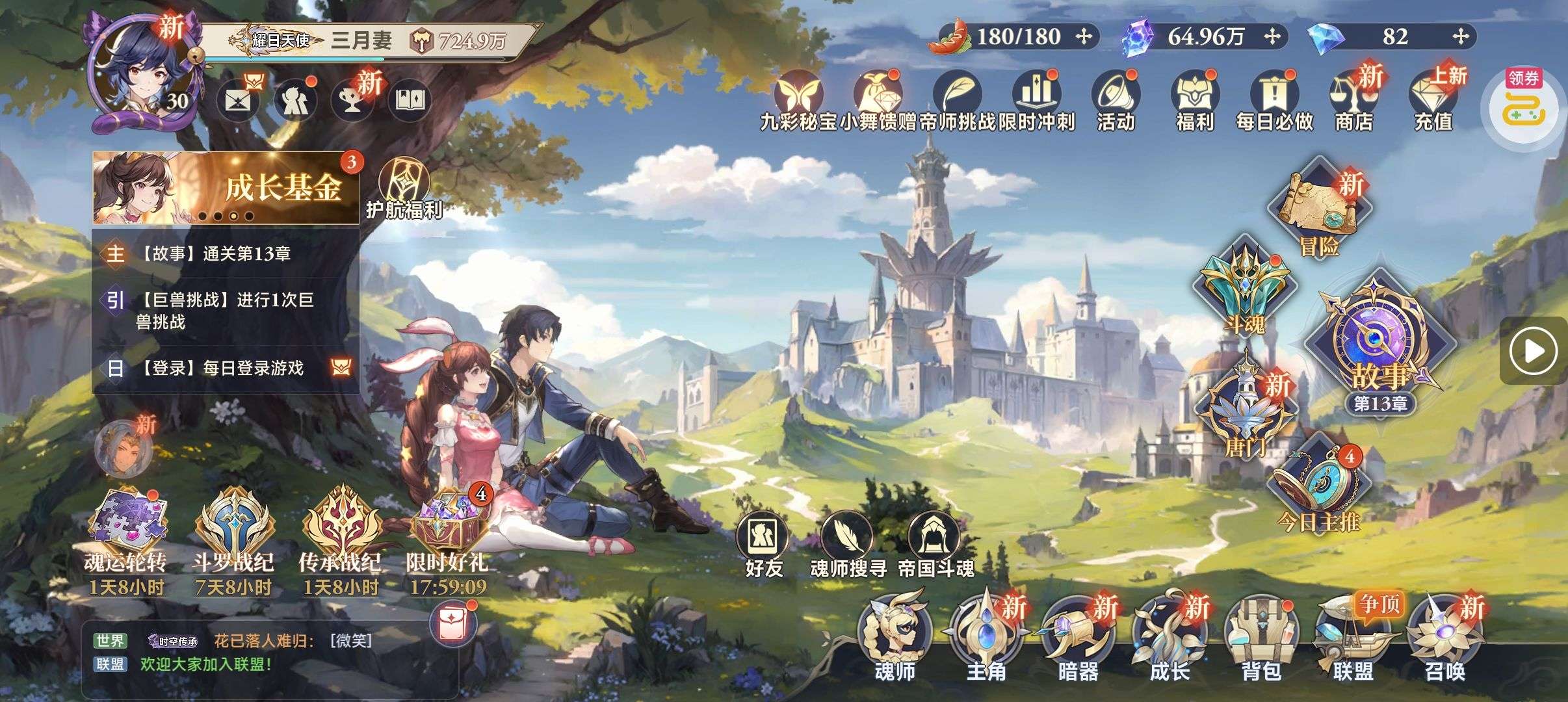
Task: Open the 联盟 alliance menu
Action: point(1353,637)
